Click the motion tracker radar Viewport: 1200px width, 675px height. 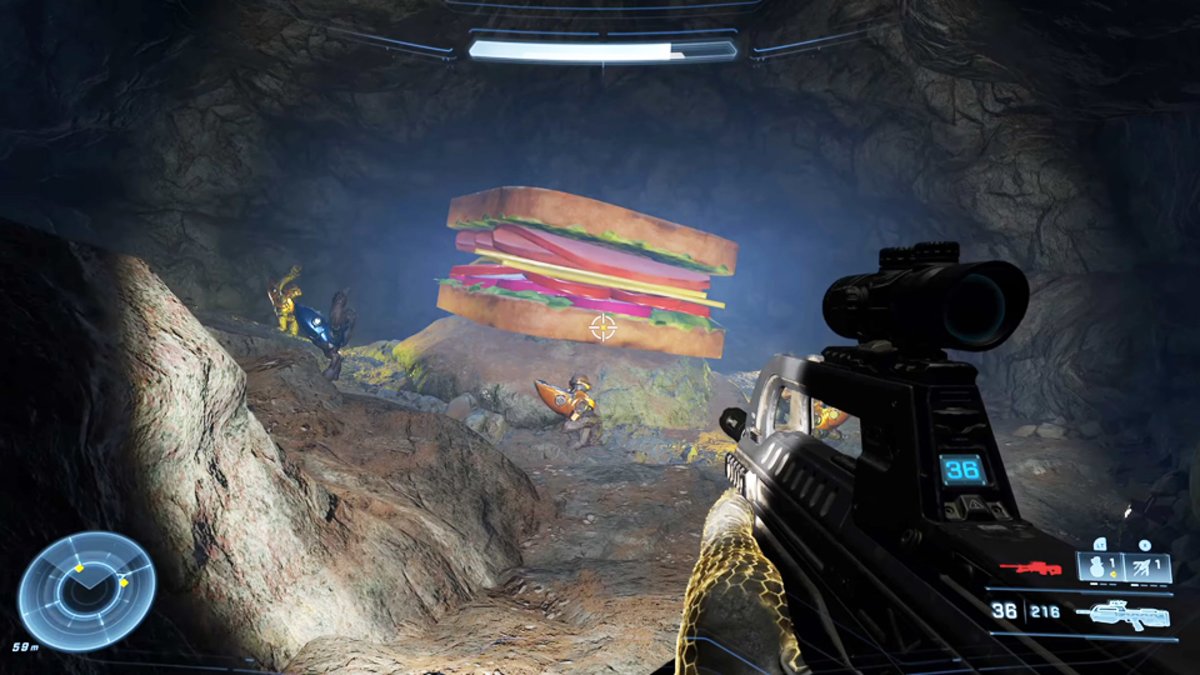tap(87, 590)
